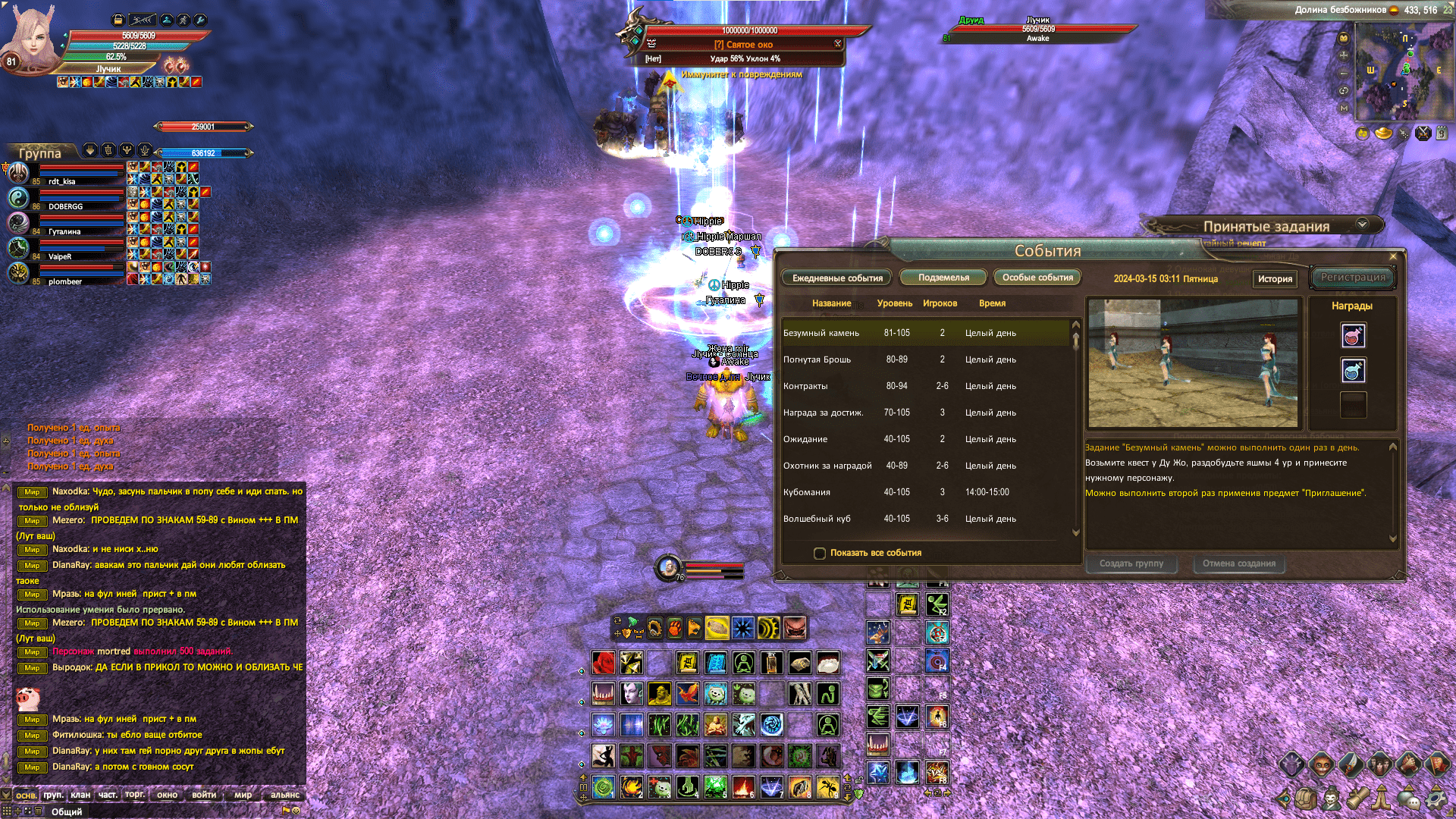Screen dimensions: 1456x819
Task: Toggle the padlock icon near the buff bar
Action: pyautogui.click(x=117, y=21)
